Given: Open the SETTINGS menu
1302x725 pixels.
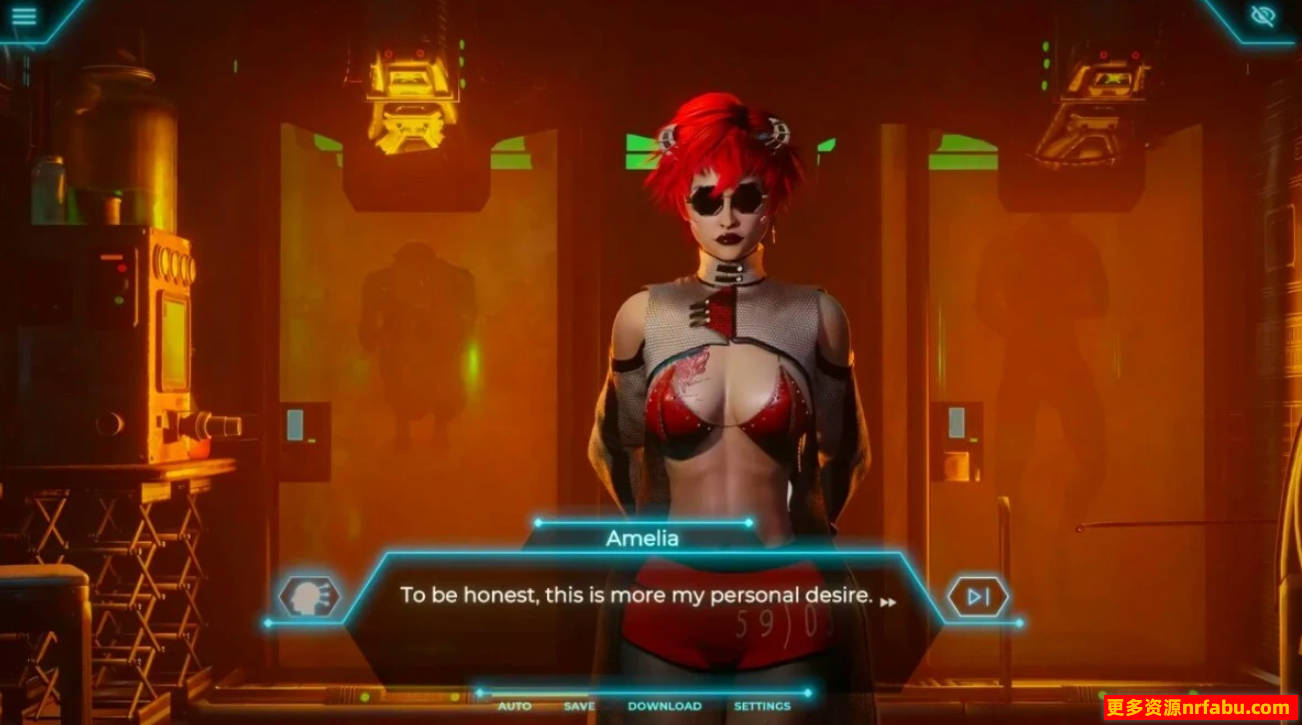Looking at the screenshot, I should [762, 707].
